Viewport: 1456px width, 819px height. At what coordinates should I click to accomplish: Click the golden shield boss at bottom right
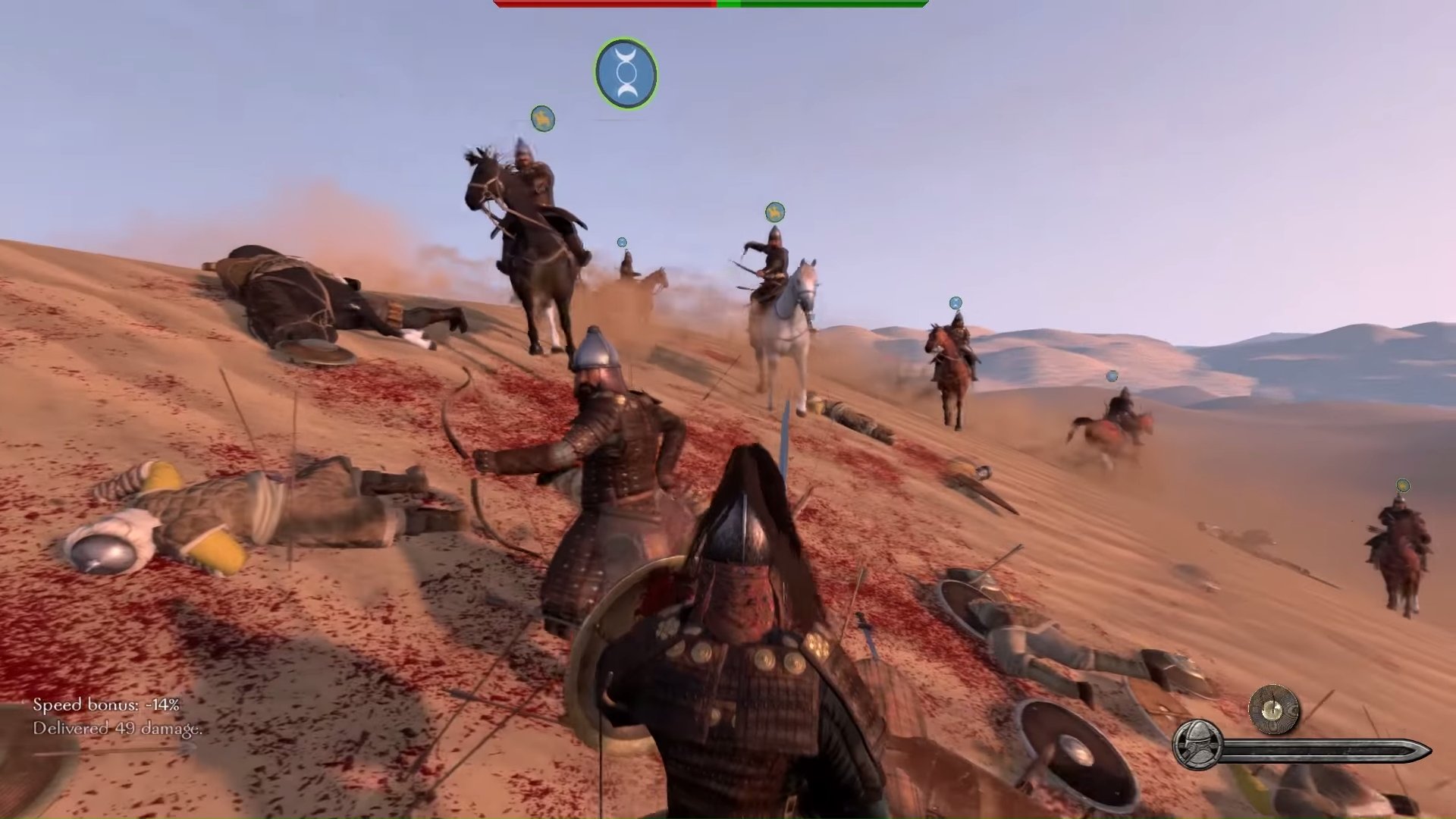(x=1271, y=711)
